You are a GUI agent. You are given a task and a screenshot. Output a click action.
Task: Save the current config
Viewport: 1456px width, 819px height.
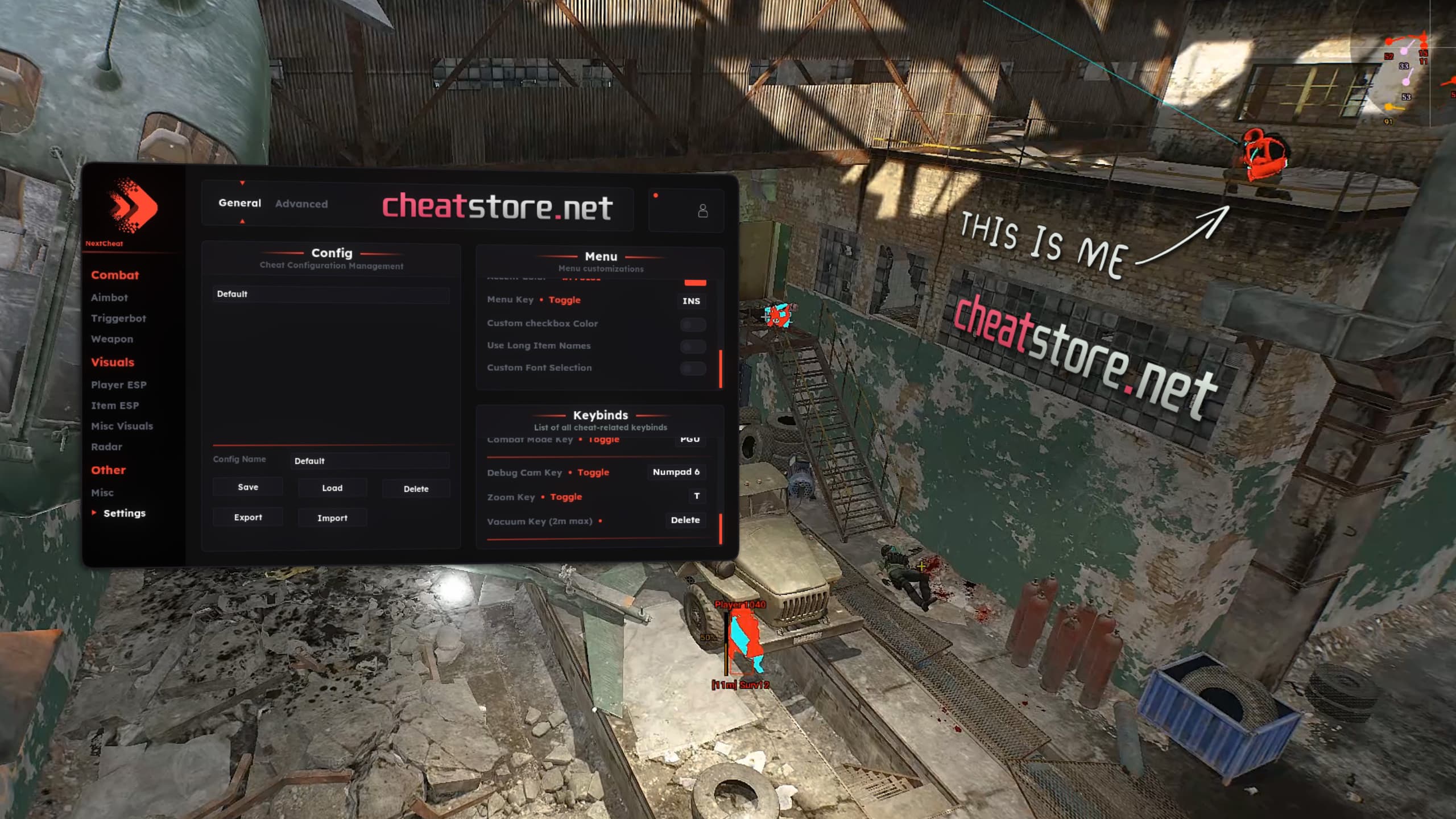coord(247,487)
